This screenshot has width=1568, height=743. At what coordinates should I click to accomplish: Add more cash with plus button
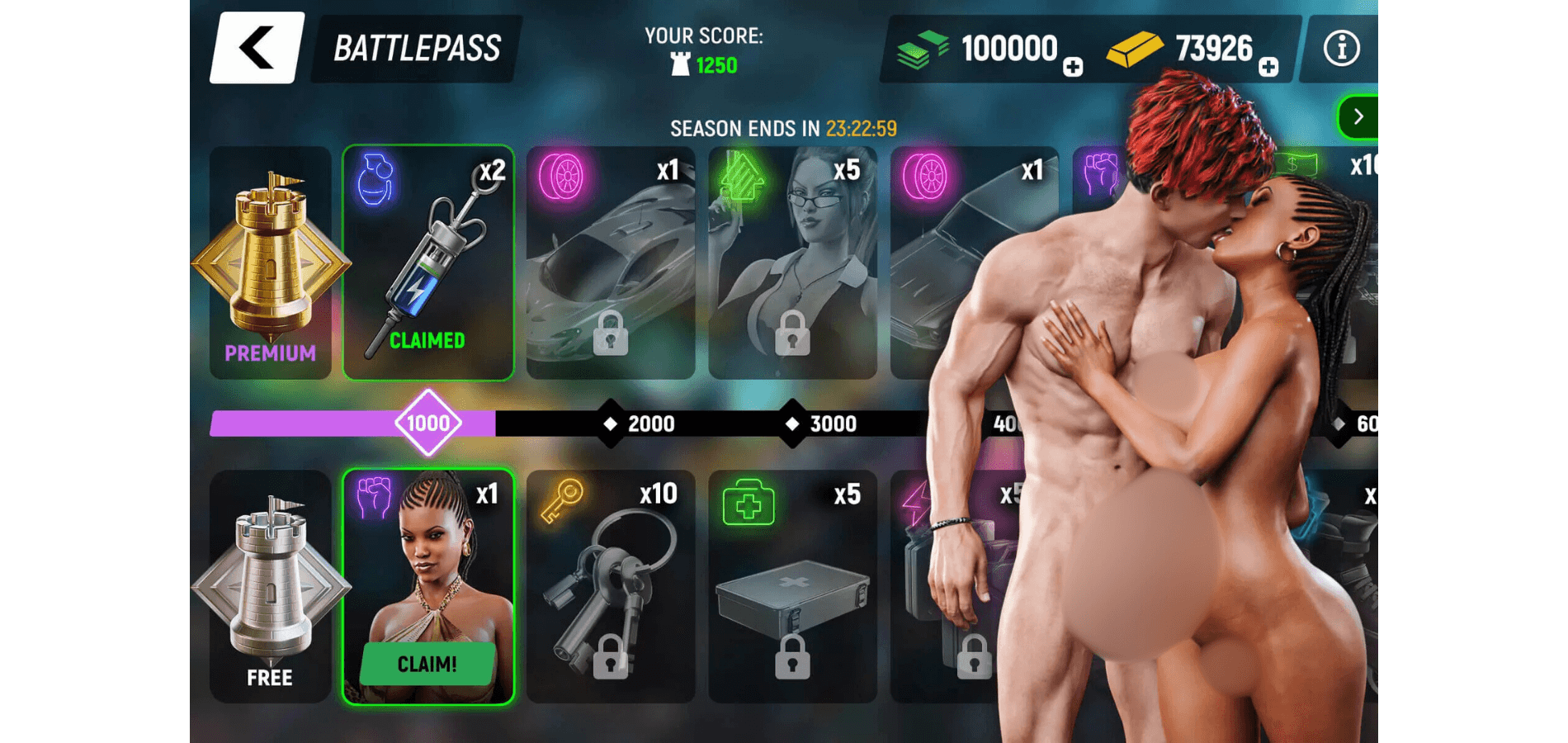[x=1073, y=68]
